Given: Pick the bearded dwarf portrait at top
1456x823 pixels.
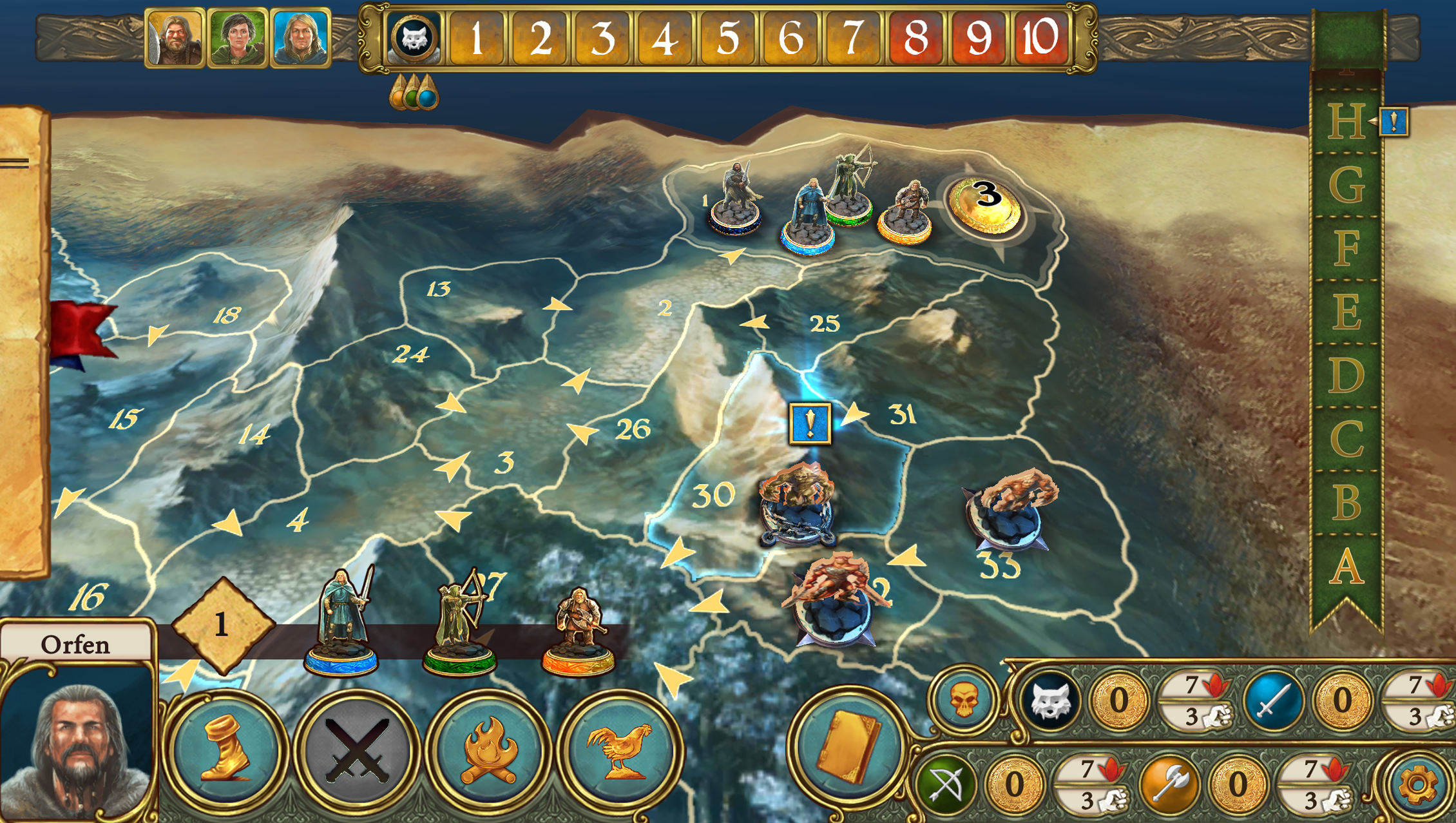Looking at the screenshot, I should pyautogui.click(x=175, y=38).
